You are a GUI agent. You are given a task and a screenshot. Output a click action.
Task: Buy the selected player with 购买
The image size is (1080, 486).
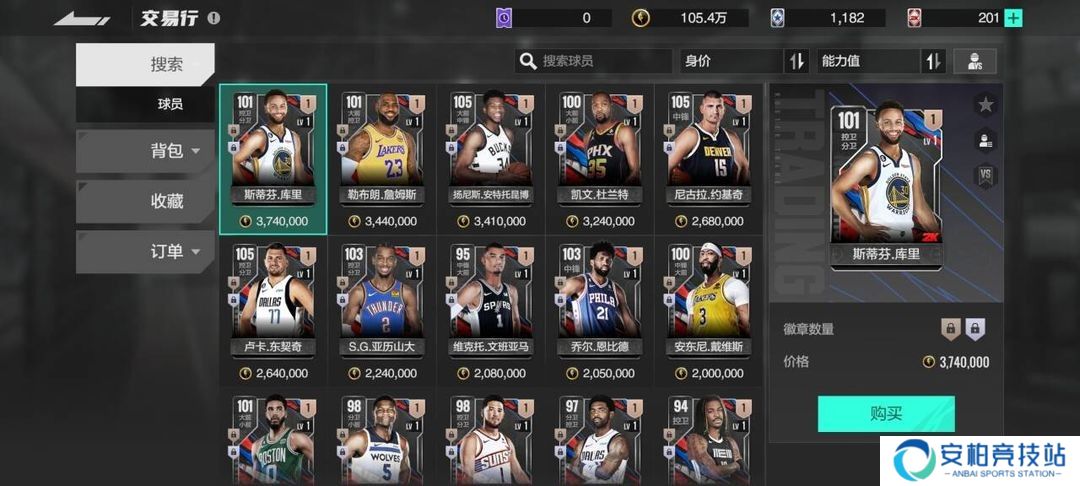[886, 413]
